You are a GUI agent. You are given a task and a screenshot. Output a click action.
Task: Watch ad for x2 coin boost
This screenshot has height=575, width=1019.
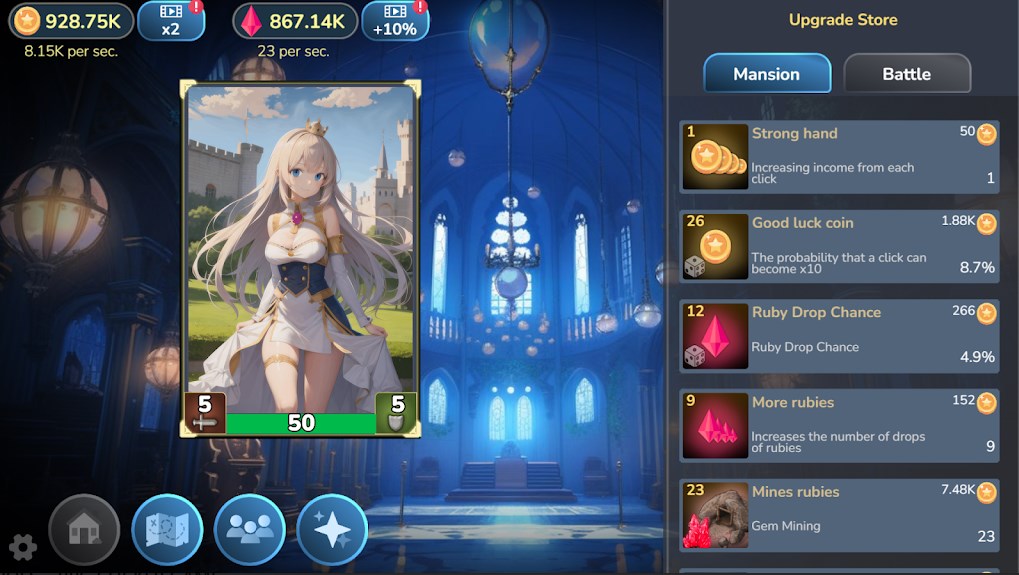[x=171, y=21]
